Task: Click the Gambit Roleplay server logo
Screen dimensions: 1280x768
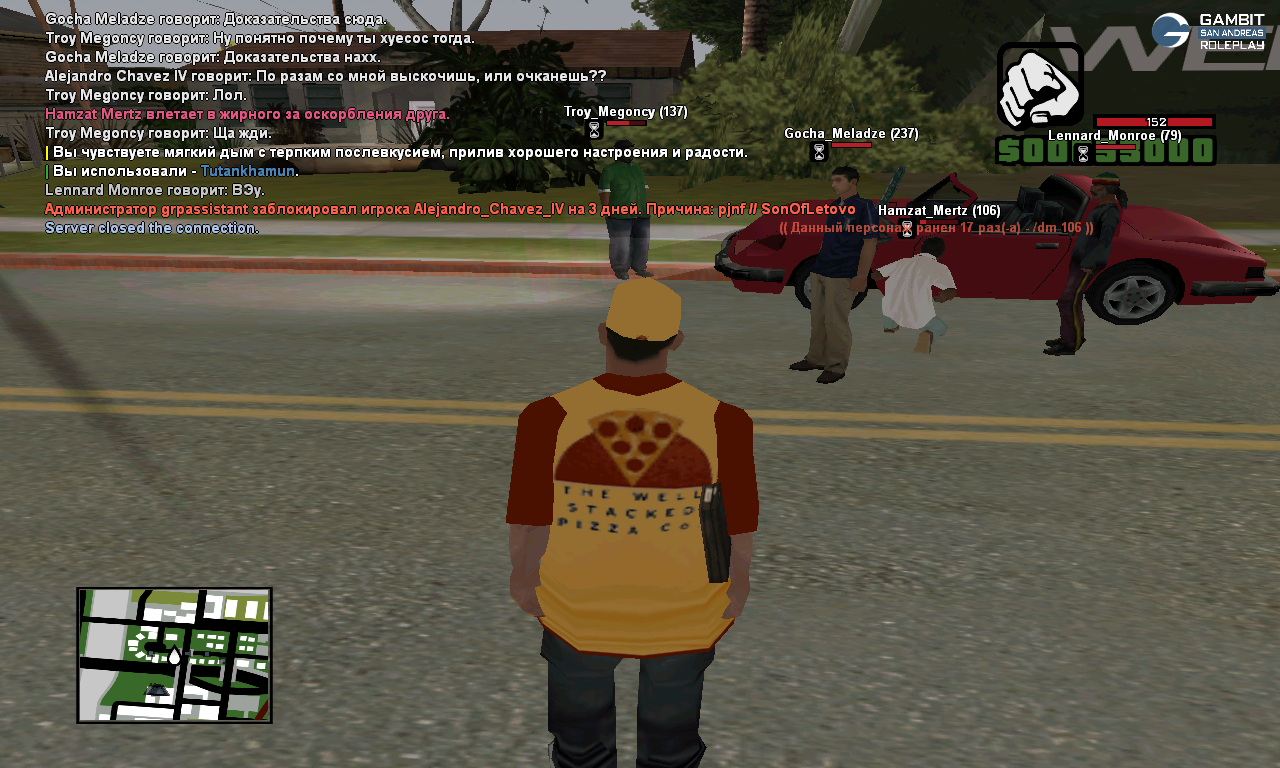Action: tap(1208, 31)
